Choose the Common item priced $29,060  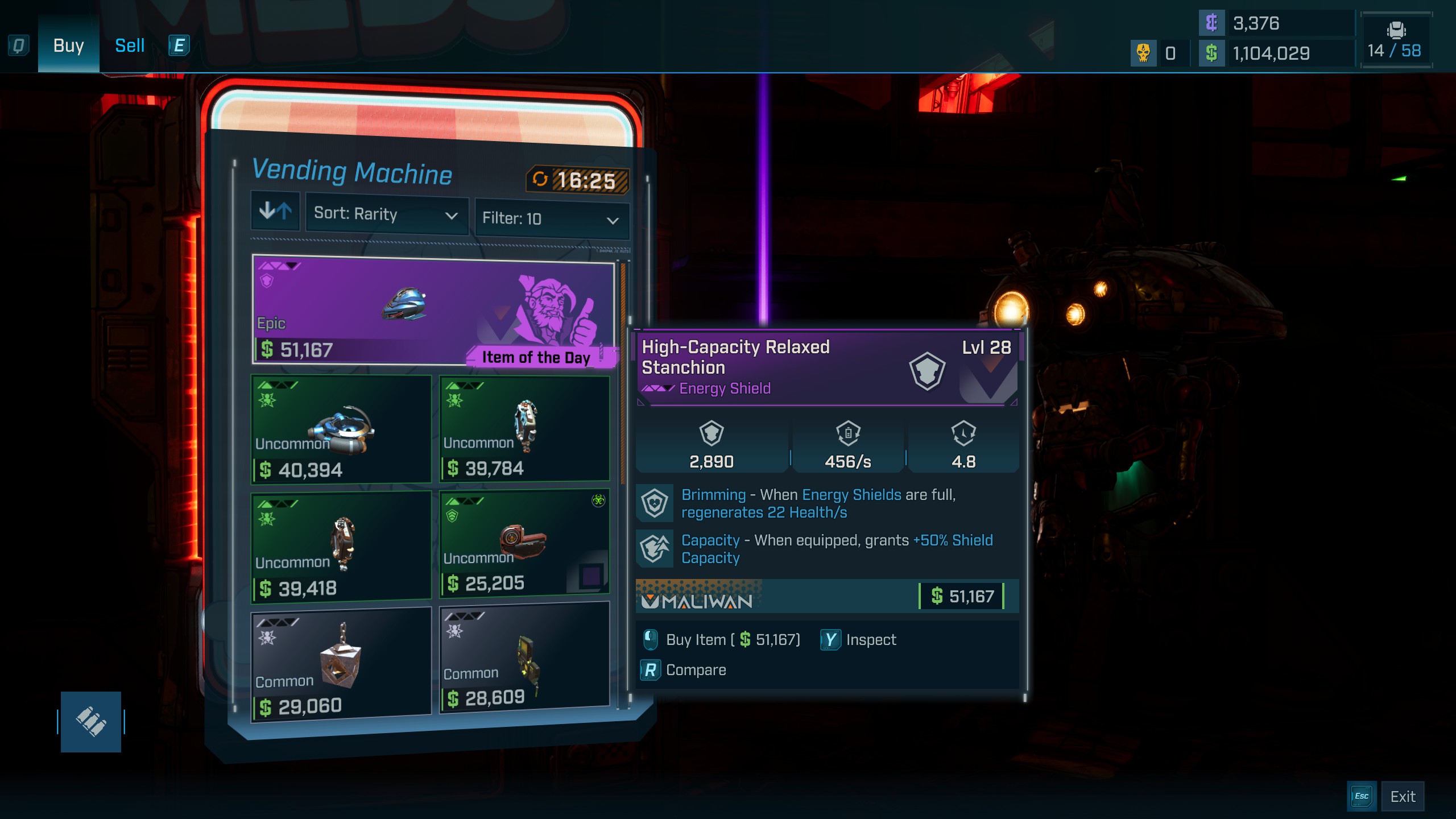click(x=341, y=664)
